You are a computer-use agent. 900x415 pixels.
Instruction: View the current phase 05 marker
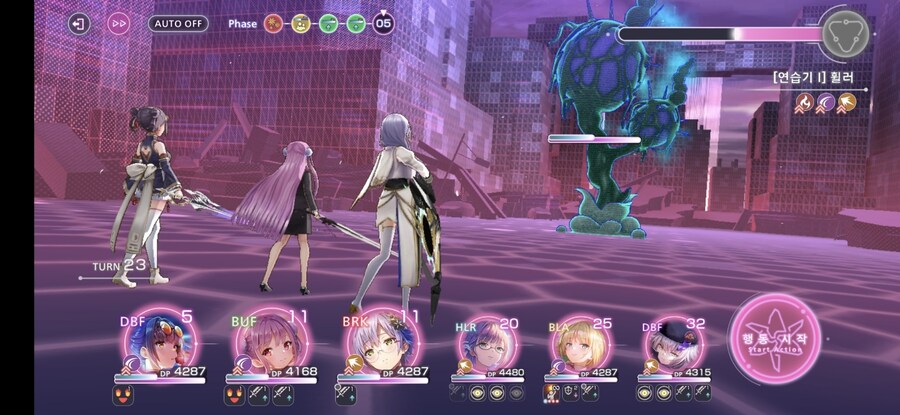click(x=383, y=22)
